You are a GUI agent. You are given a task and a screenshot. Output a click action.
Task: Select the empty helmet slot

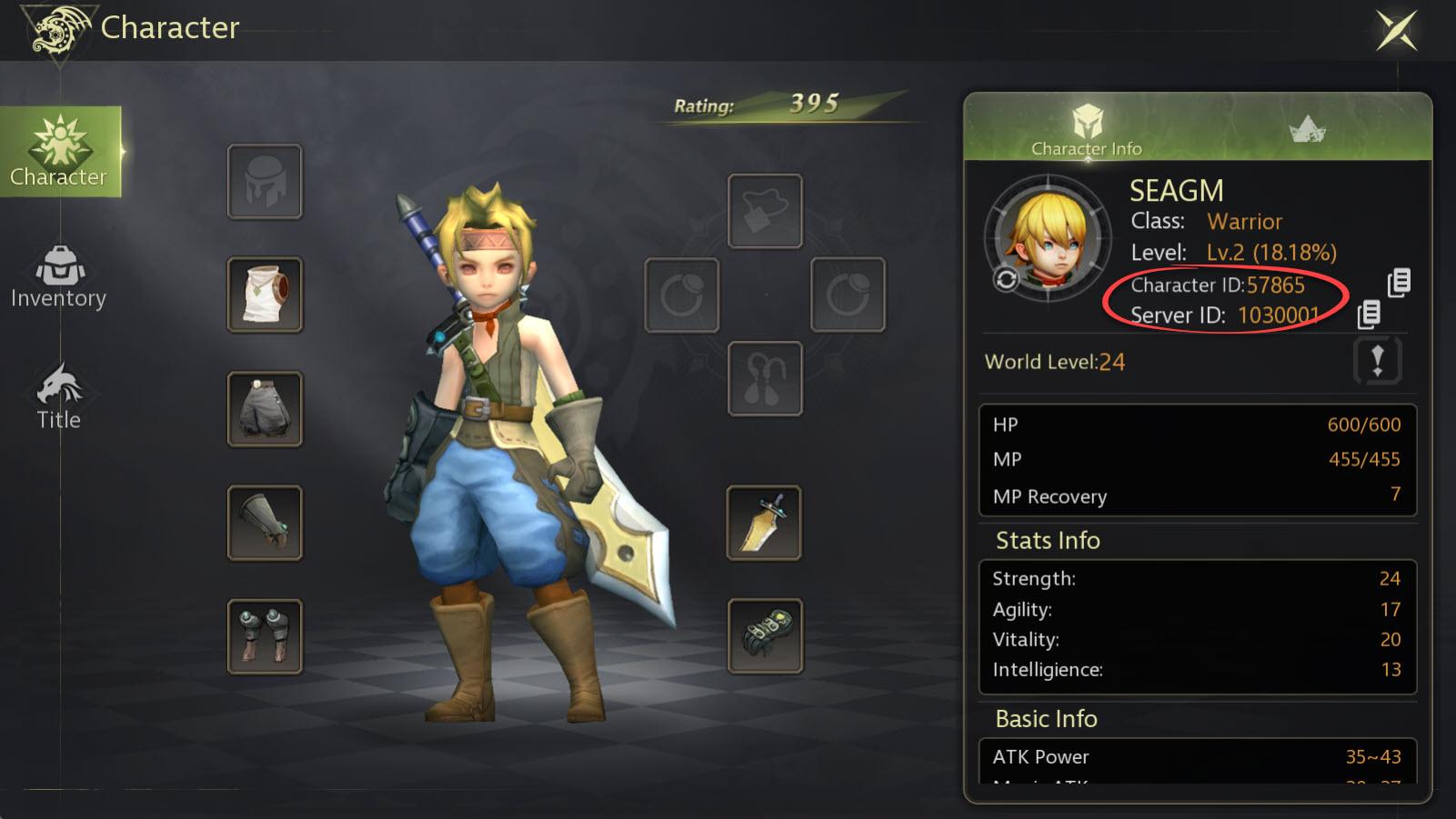pyautogui.click(x=265, y=182)
